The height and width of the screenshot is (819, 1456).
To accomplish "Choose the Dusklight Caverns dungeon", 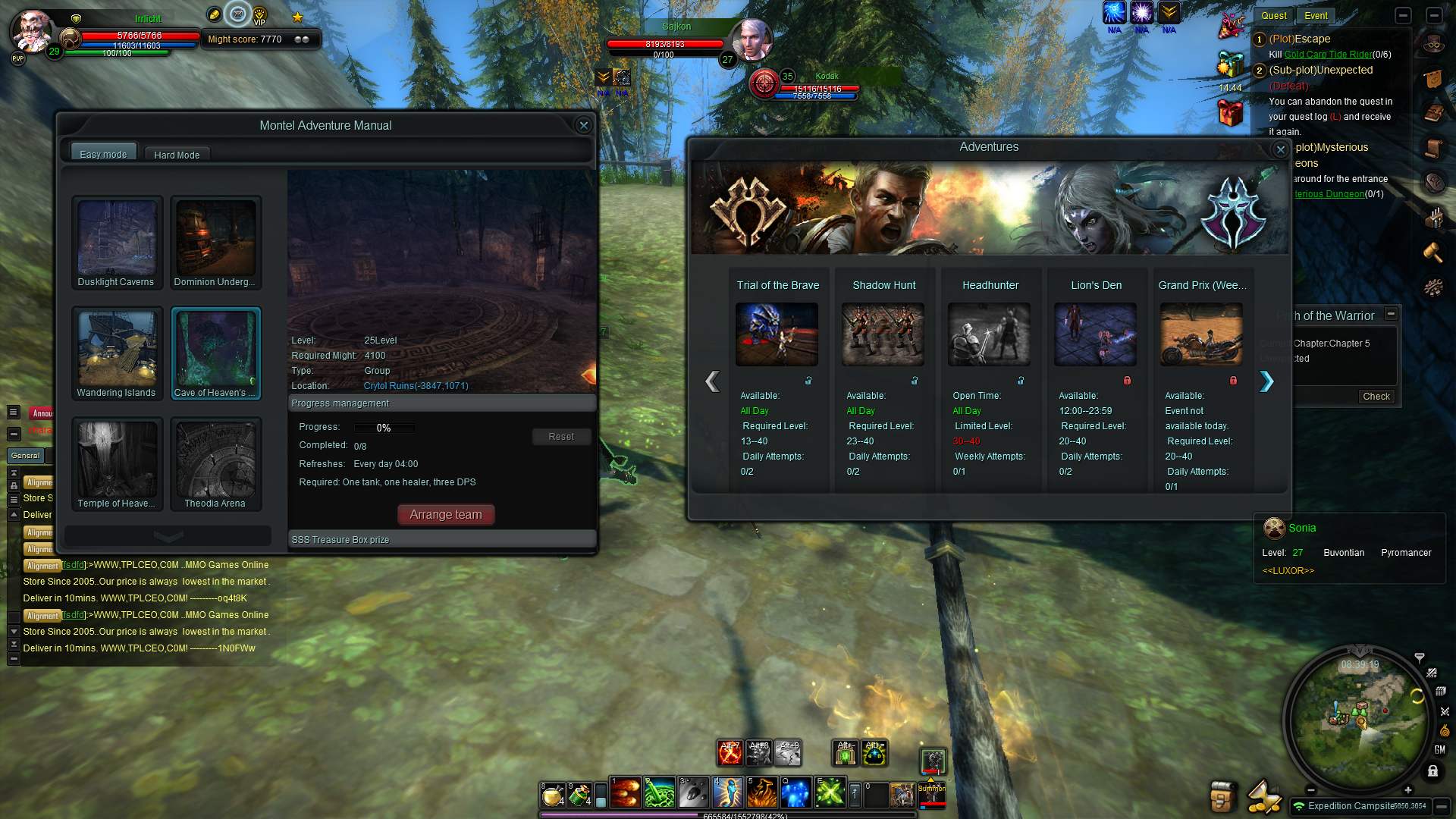I will pyautogui.click(x=117, y=242).
